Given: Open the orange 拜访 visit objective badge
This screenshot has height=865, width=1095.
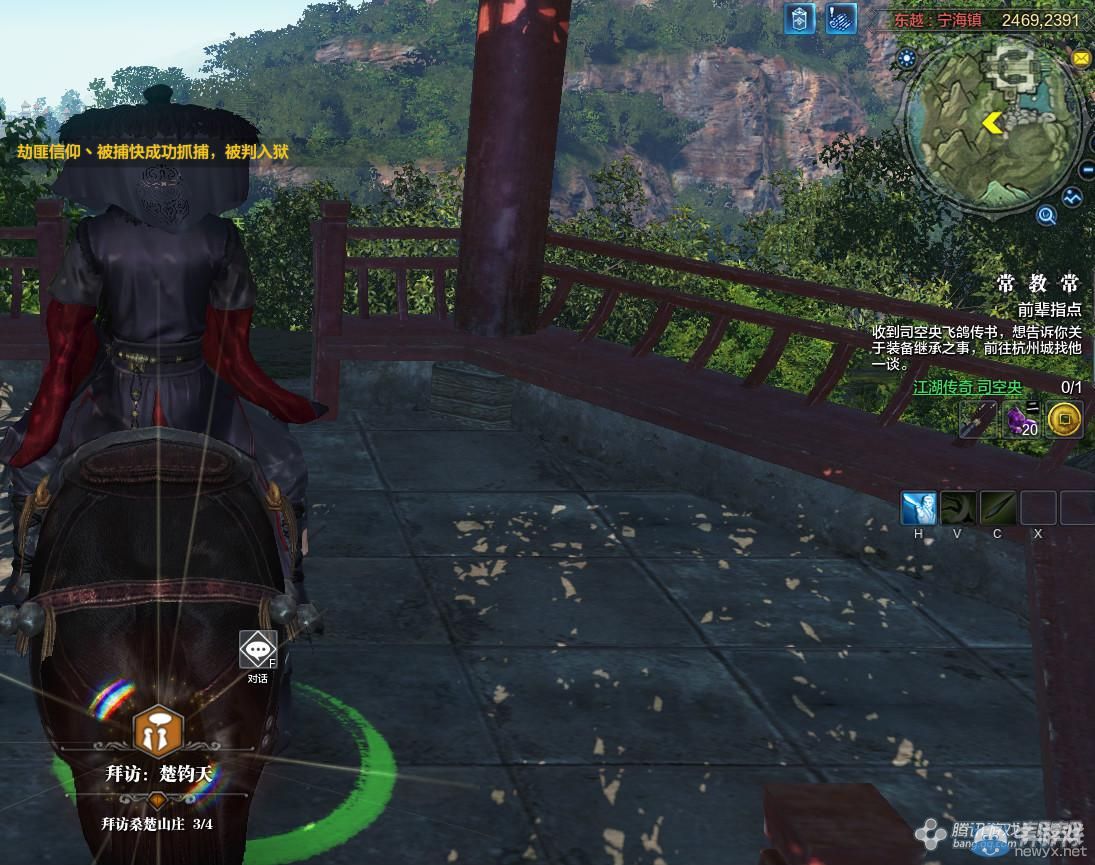Looking at the screenshot, I should click(158, 733).
